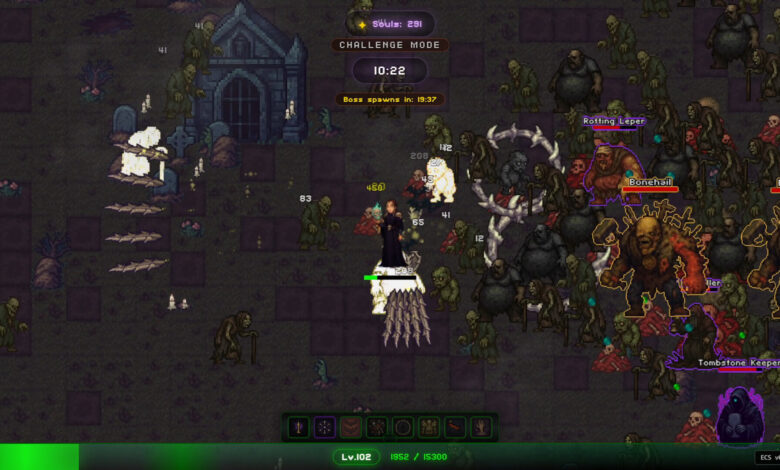
Task: Select the skeletal hand ability icon
Action: coord(480,427)
